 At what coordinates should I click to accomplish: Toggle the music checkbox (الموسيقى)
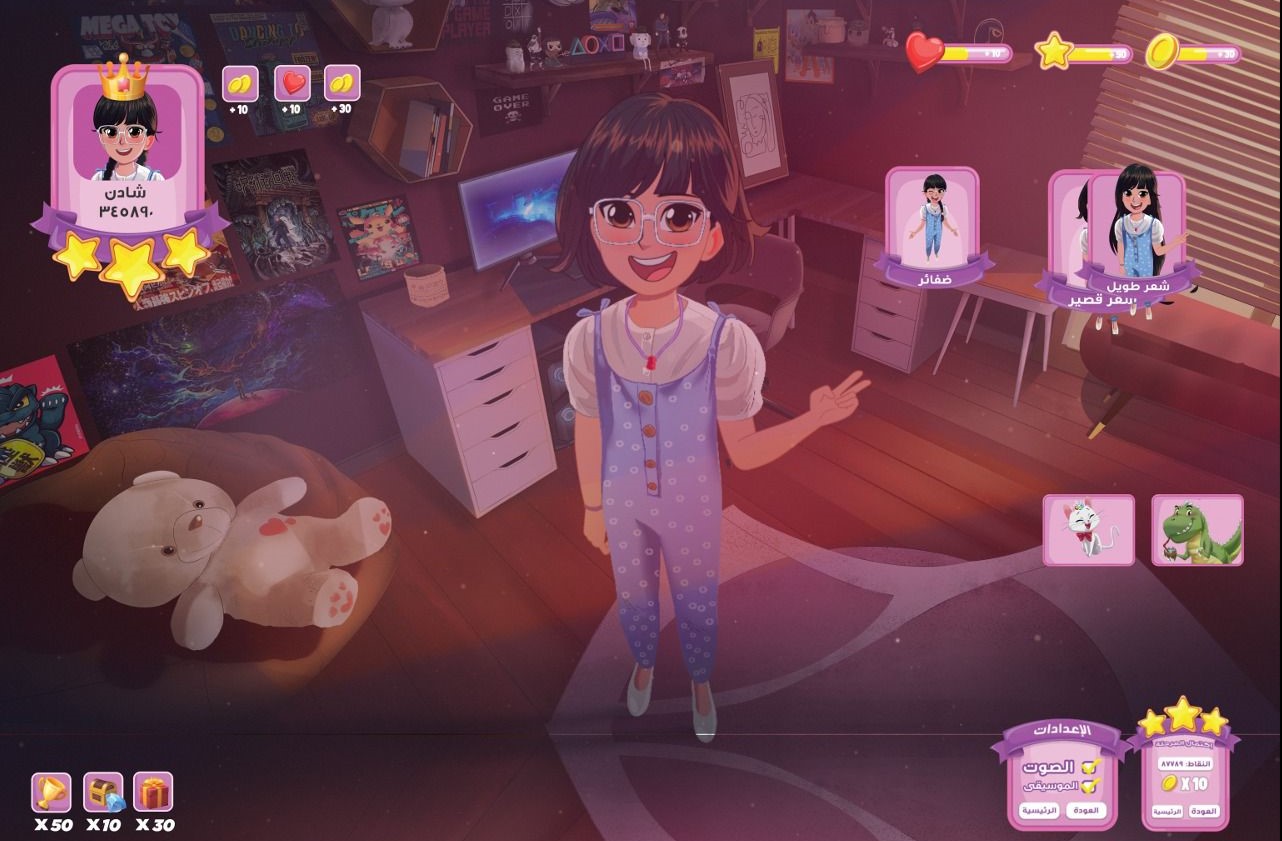click(x=1090, y=786)
